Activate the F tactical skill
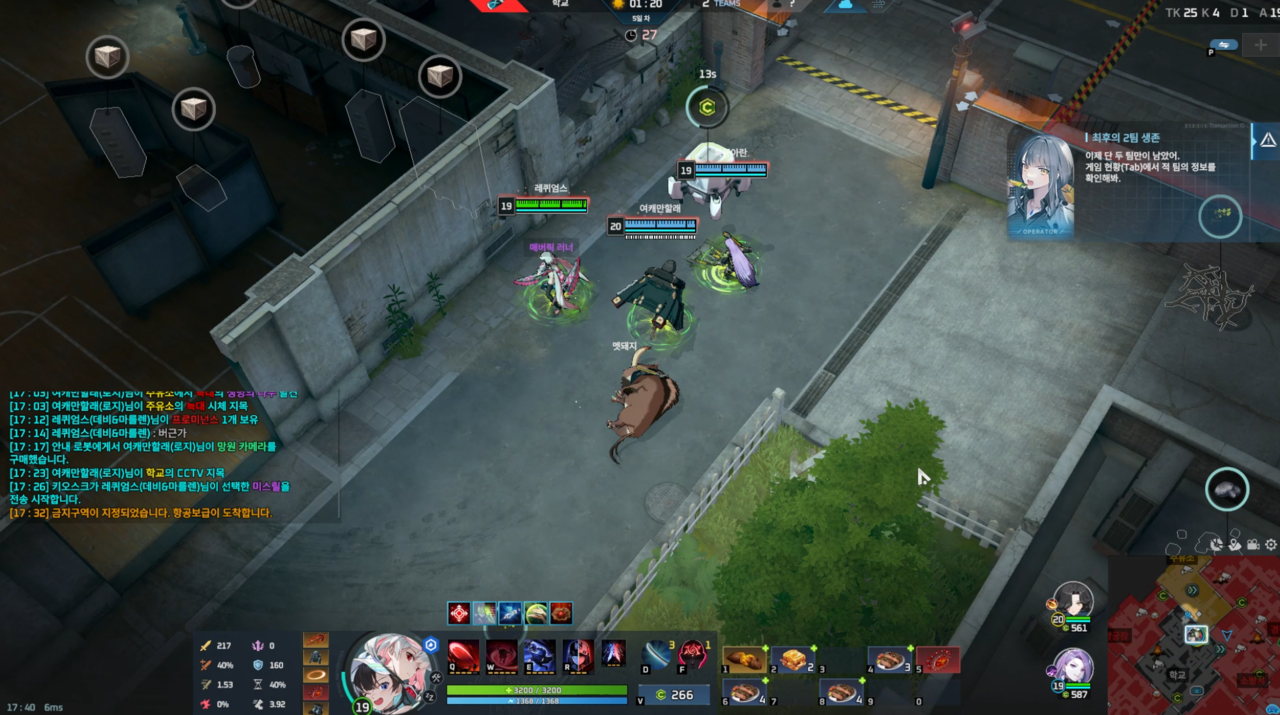1280x715 pixels. pos(693,655)
